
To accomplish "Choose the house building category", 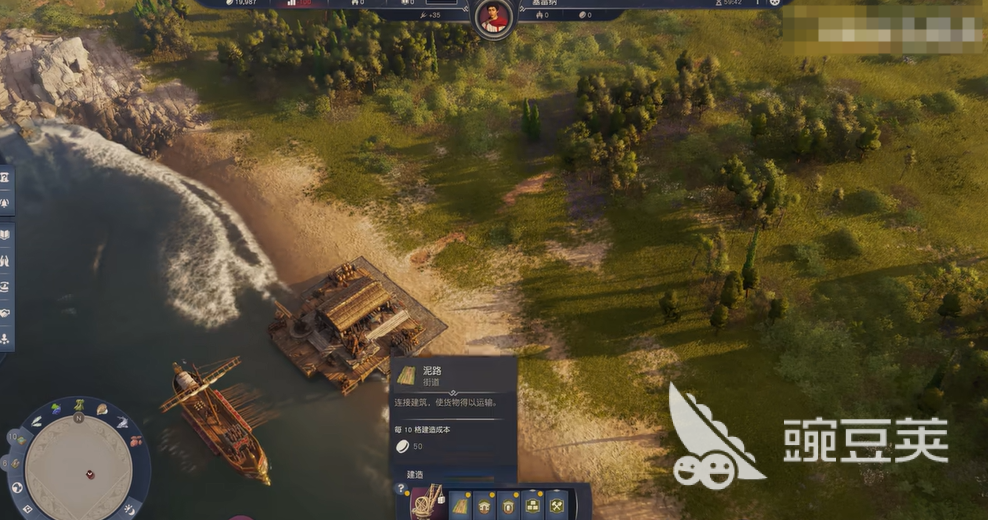I will pos(486,505).
